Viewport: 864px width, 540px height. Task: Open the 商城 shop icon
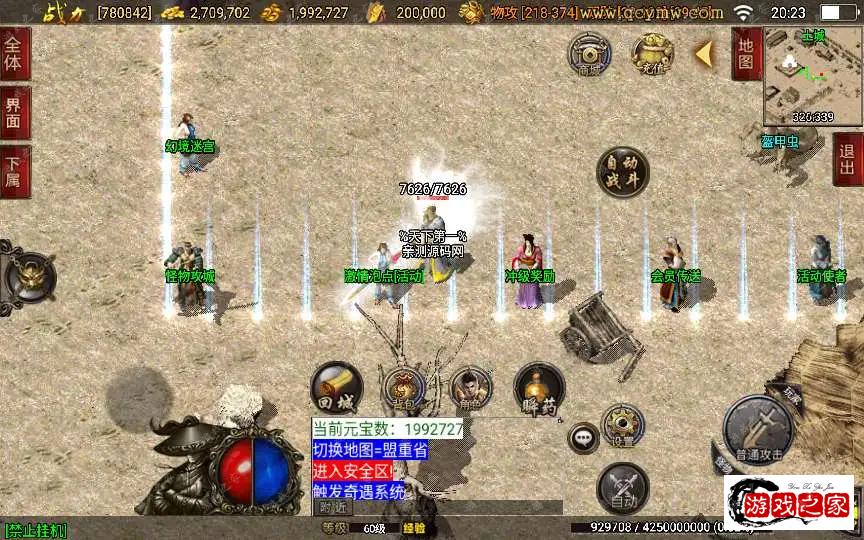(x=589, y=53)
